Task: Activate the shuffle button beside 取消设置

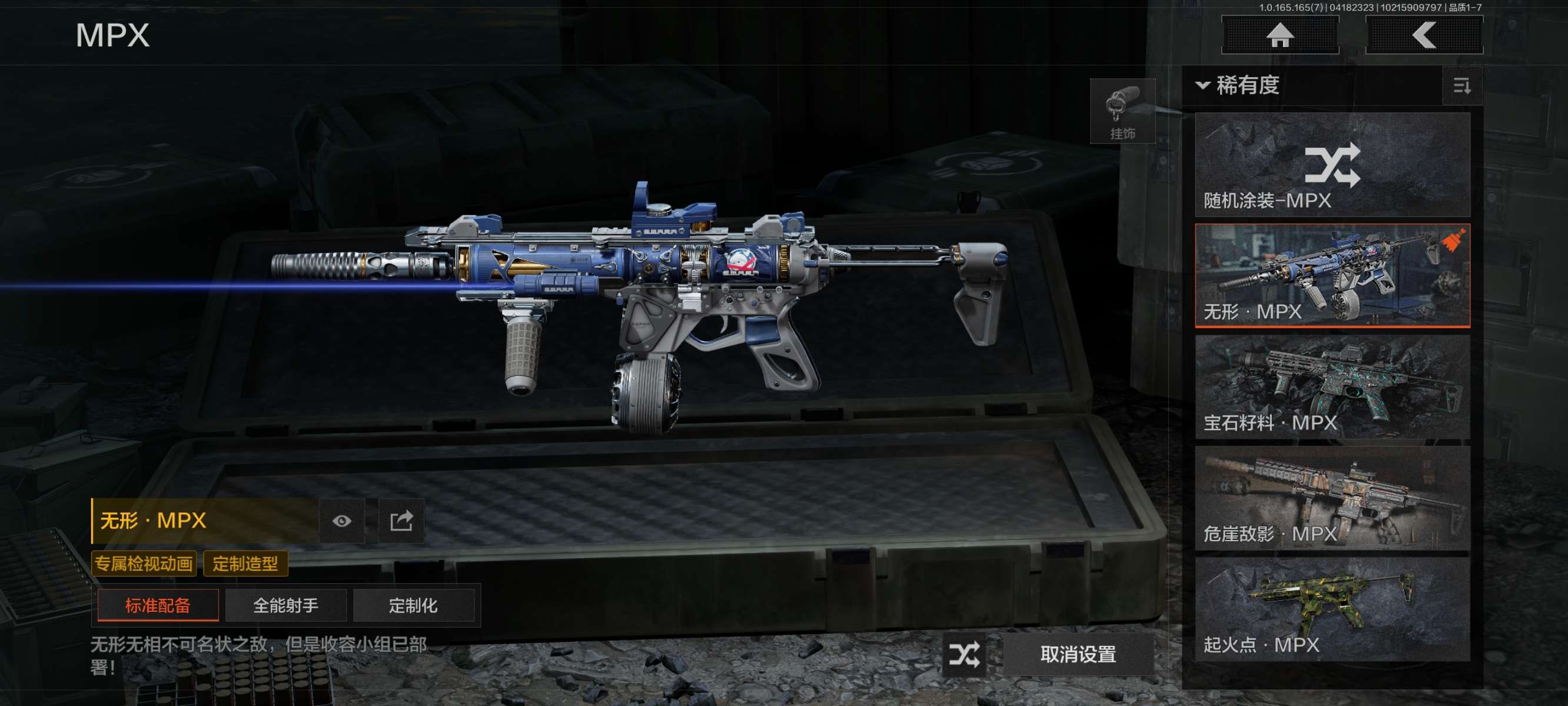Action: 964,654
